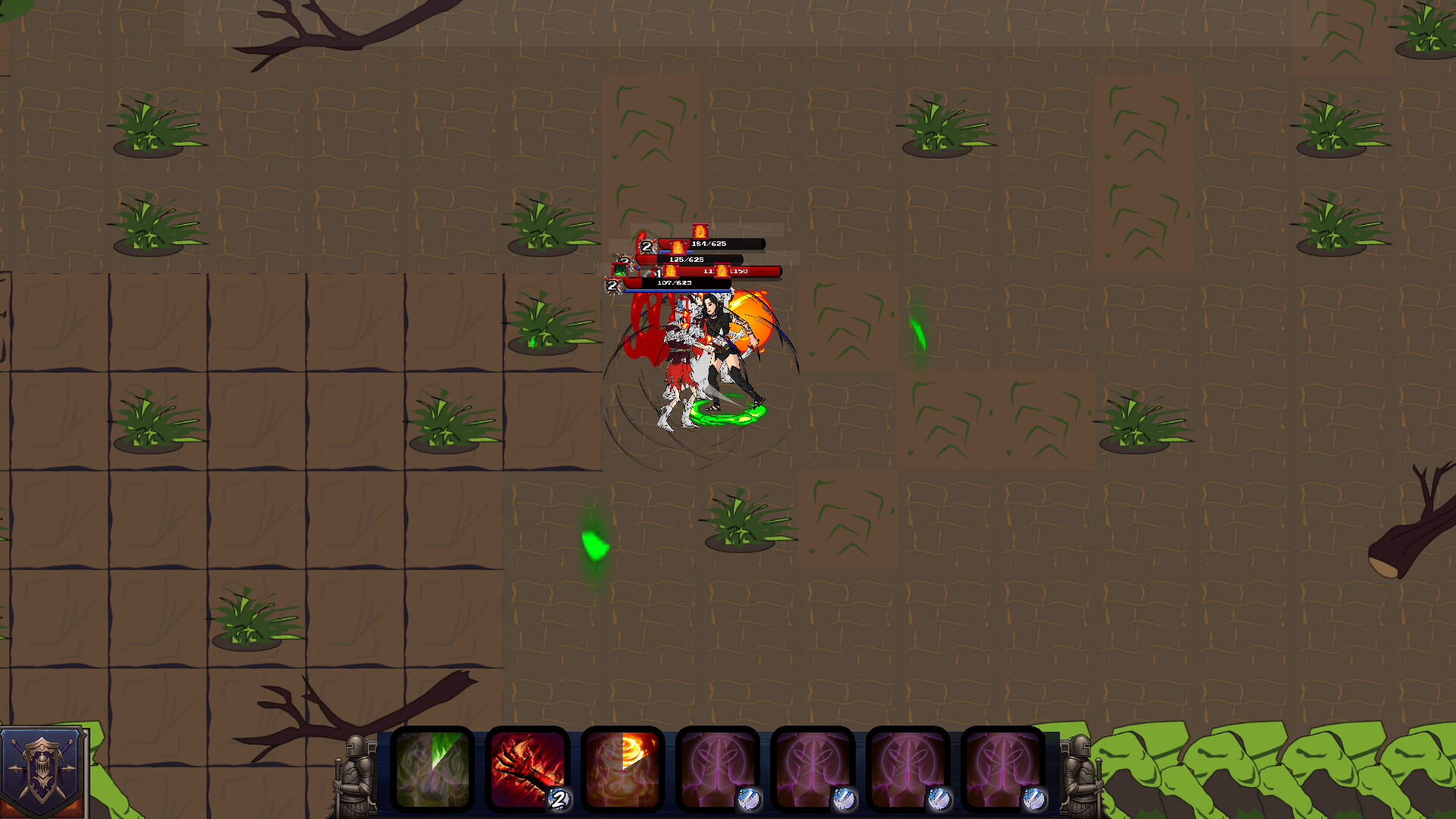
Task: Click the fire debuff icon above topmost enemy bar
Action: 700,231
